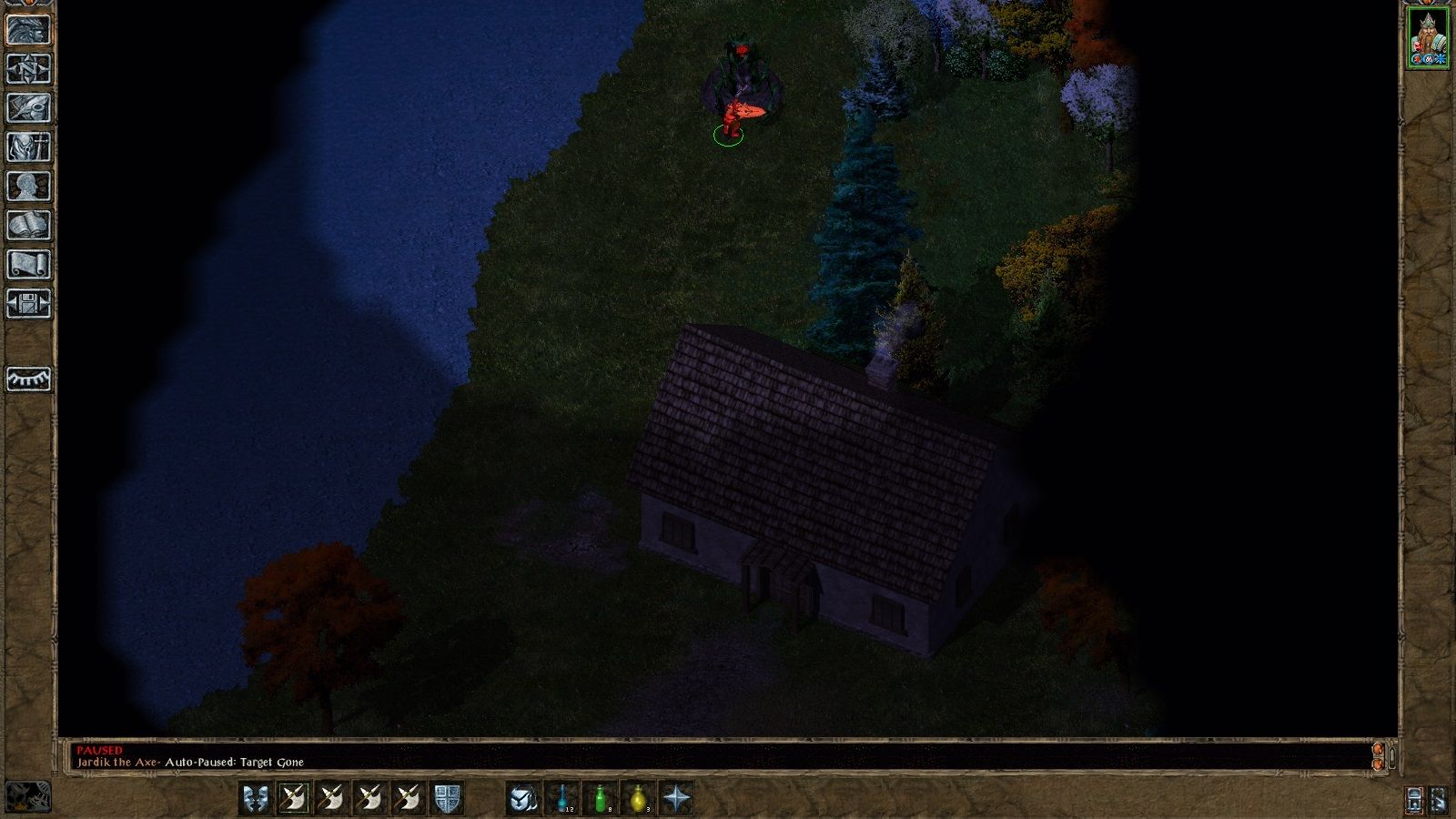Use the yellow potion quick item
Image resolution: width=1456 pixels, height=819 pixels.
(639, 798)
